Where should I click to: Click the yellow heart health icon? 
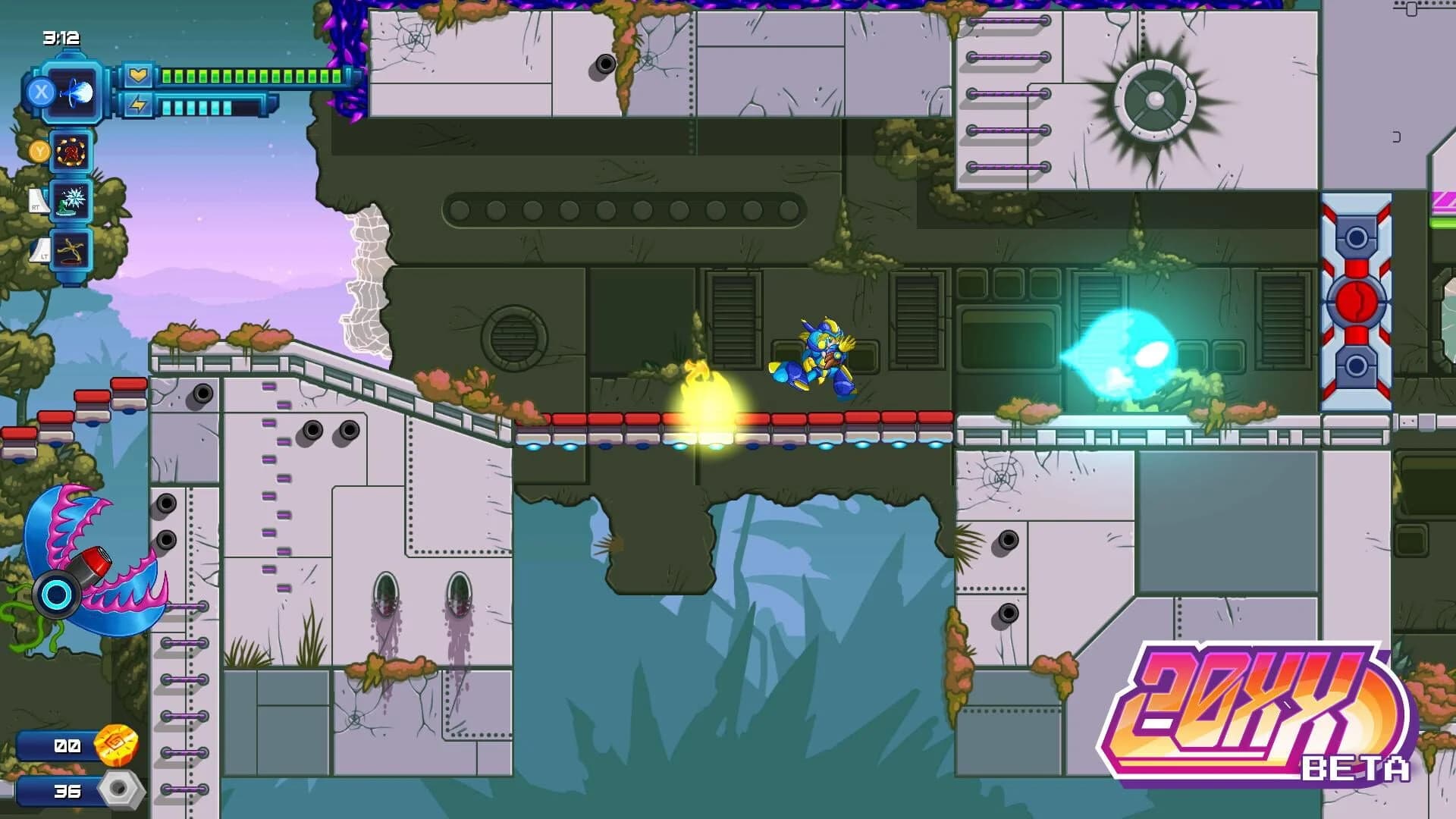point(136,74)
